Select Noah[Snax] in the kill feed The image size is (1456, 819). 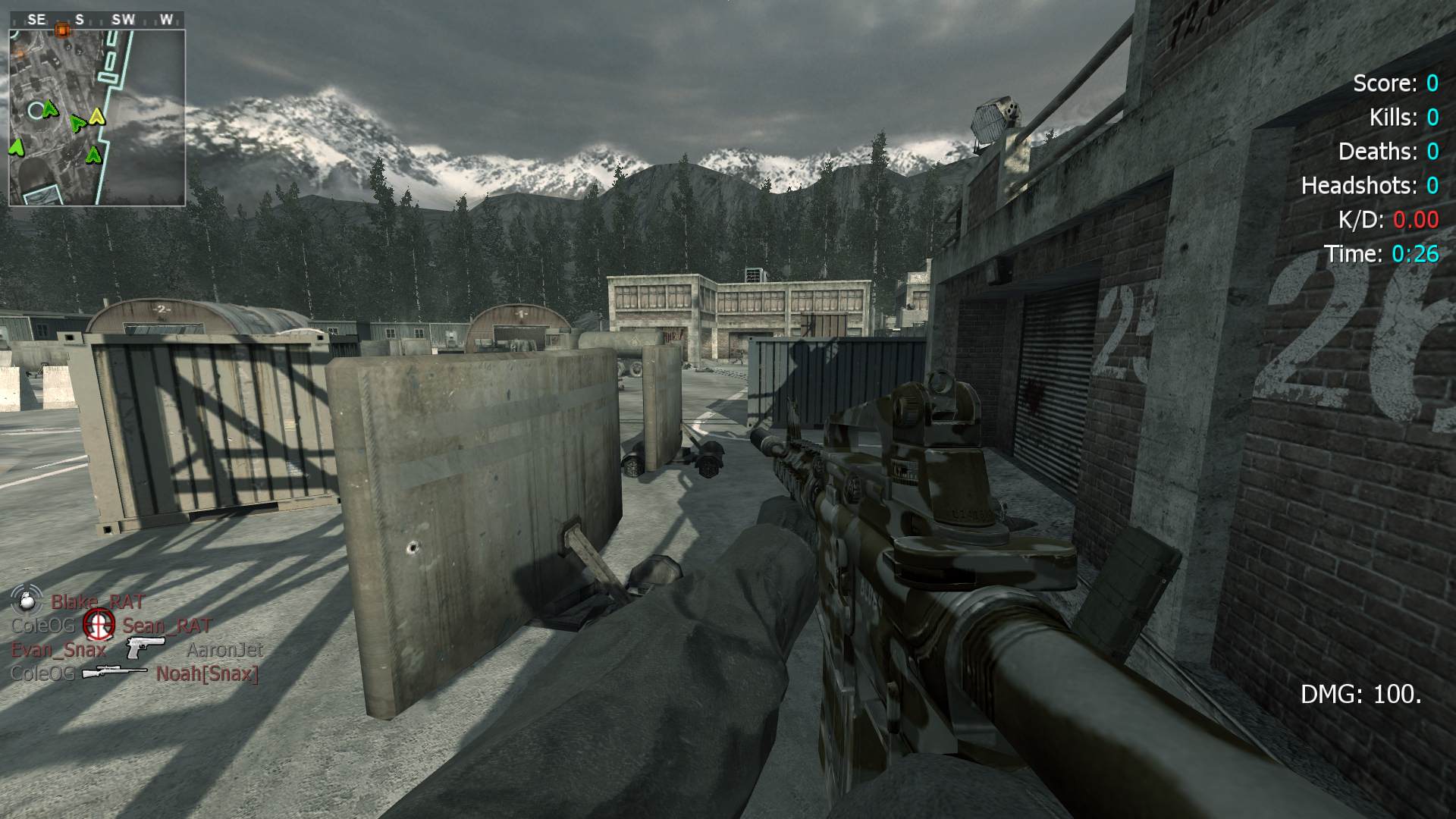[x=207, y=673]
